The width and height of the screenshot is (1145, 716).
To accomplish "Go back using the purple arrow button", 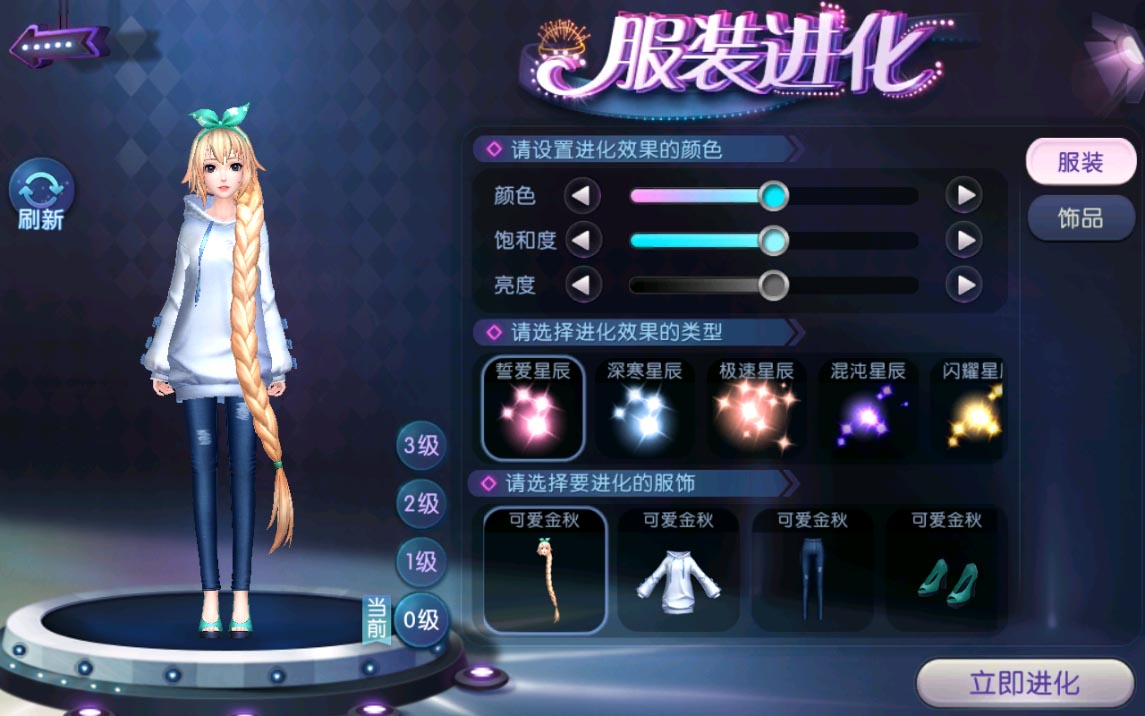I will pos(59,44).
